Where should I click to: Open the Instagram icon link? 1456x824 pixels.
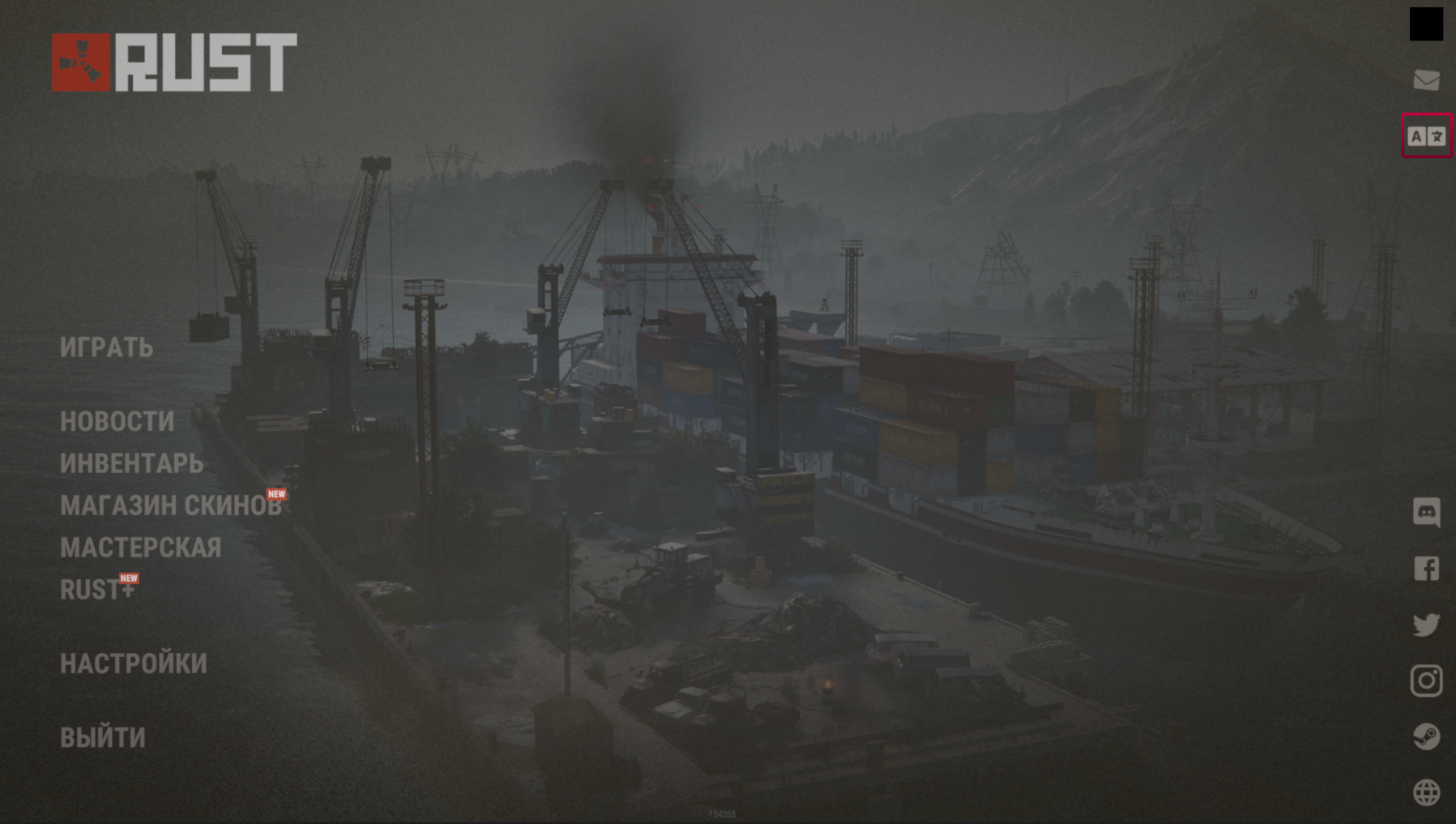point(1426,681)
